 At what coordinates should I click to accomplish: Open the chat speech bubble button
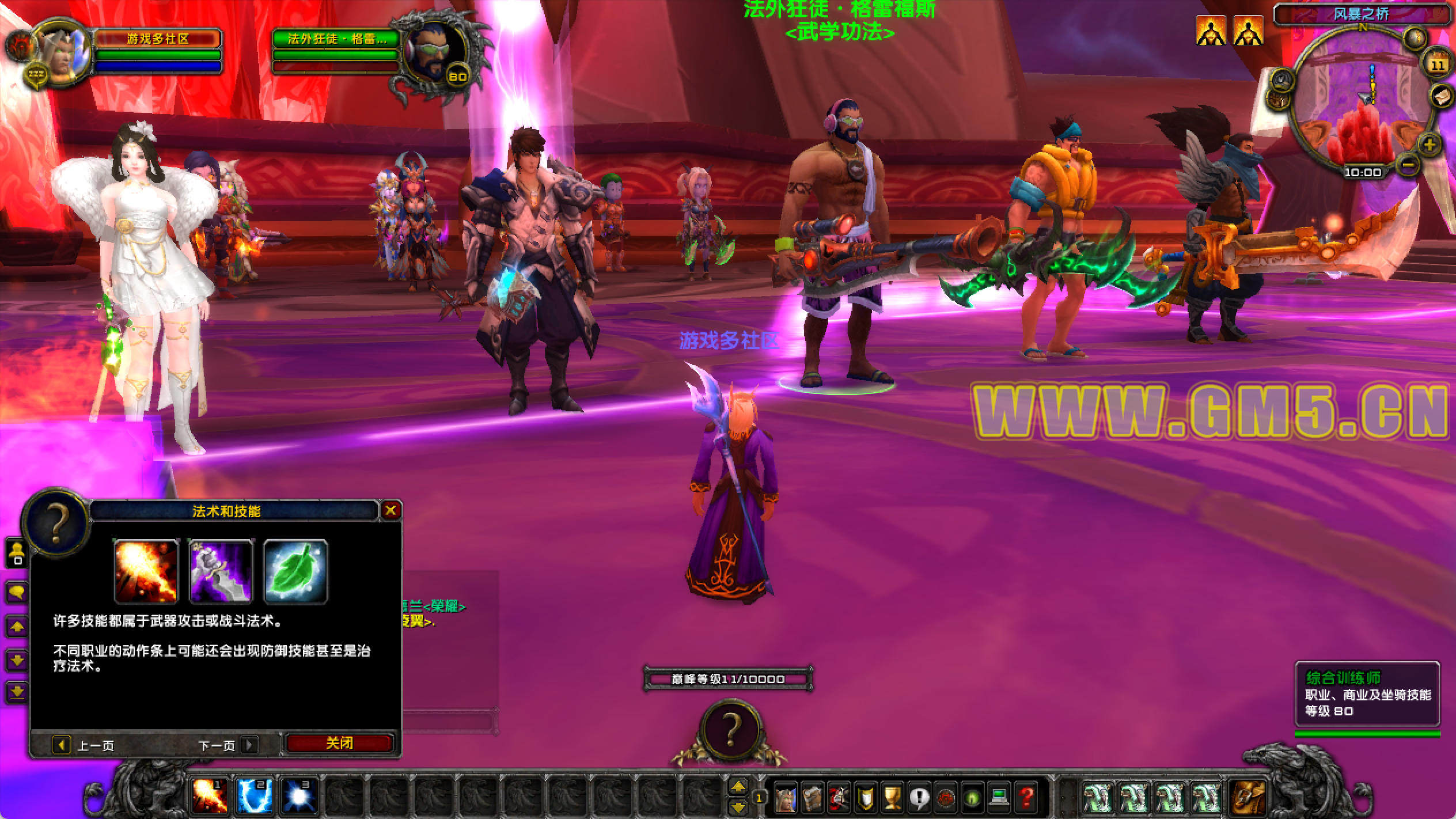pyautogui.click(x=16, y=592)
